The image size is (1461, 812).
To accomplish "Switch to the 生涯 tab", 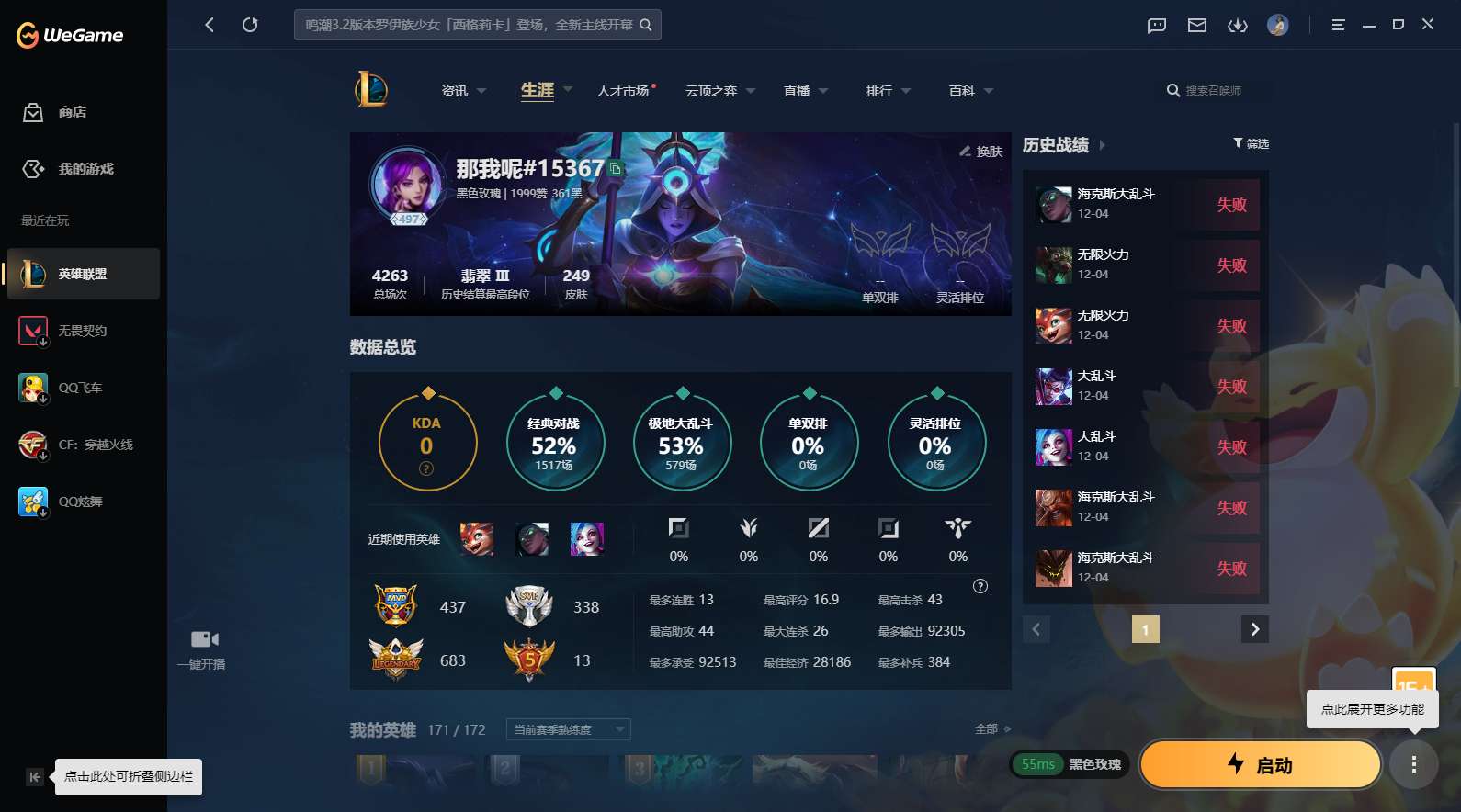I will click(x=536, y=90).
